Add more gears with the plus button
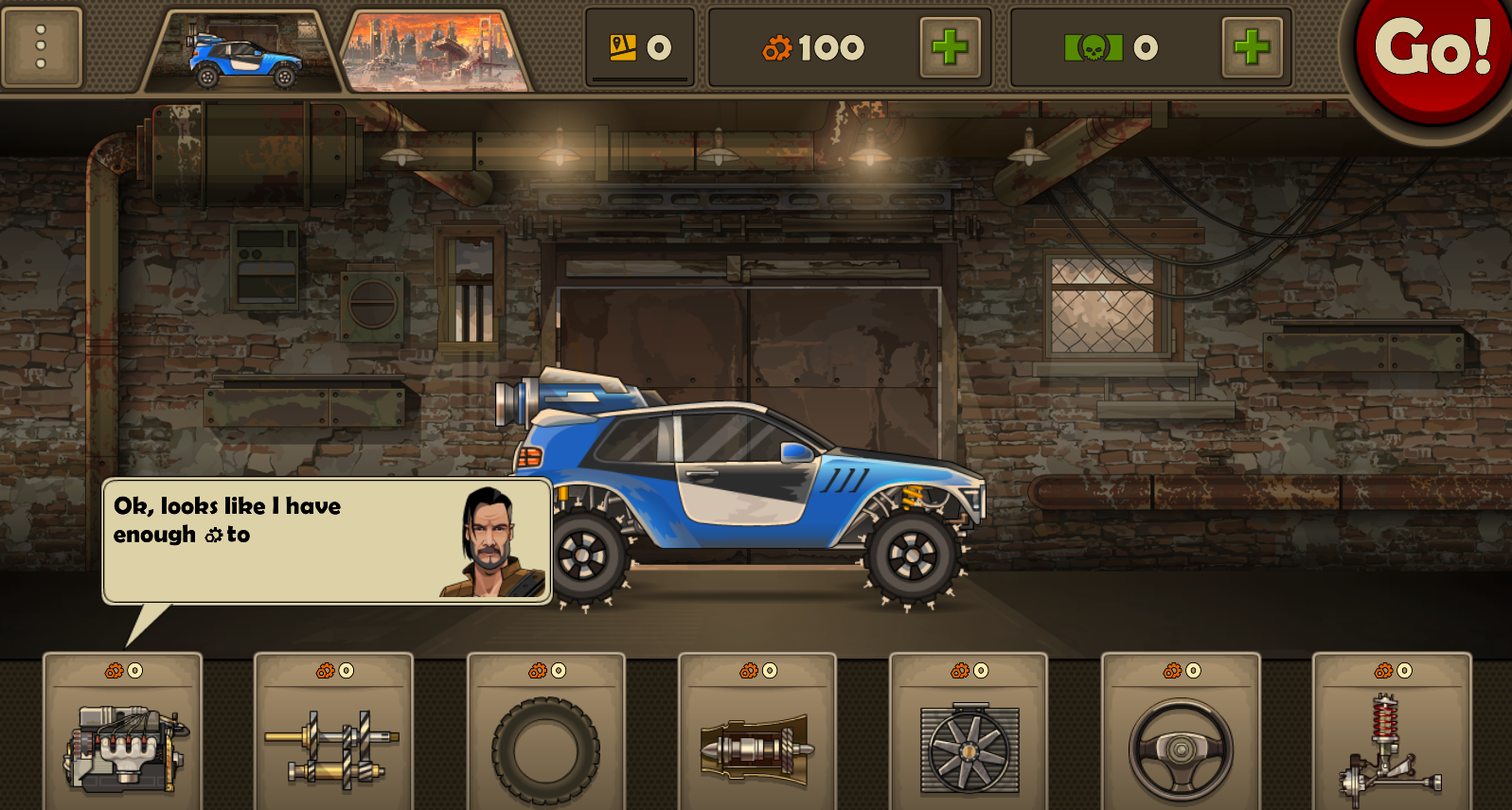Image resolution: width=1512 pixels, height=810 pixels. coord(949,47)
